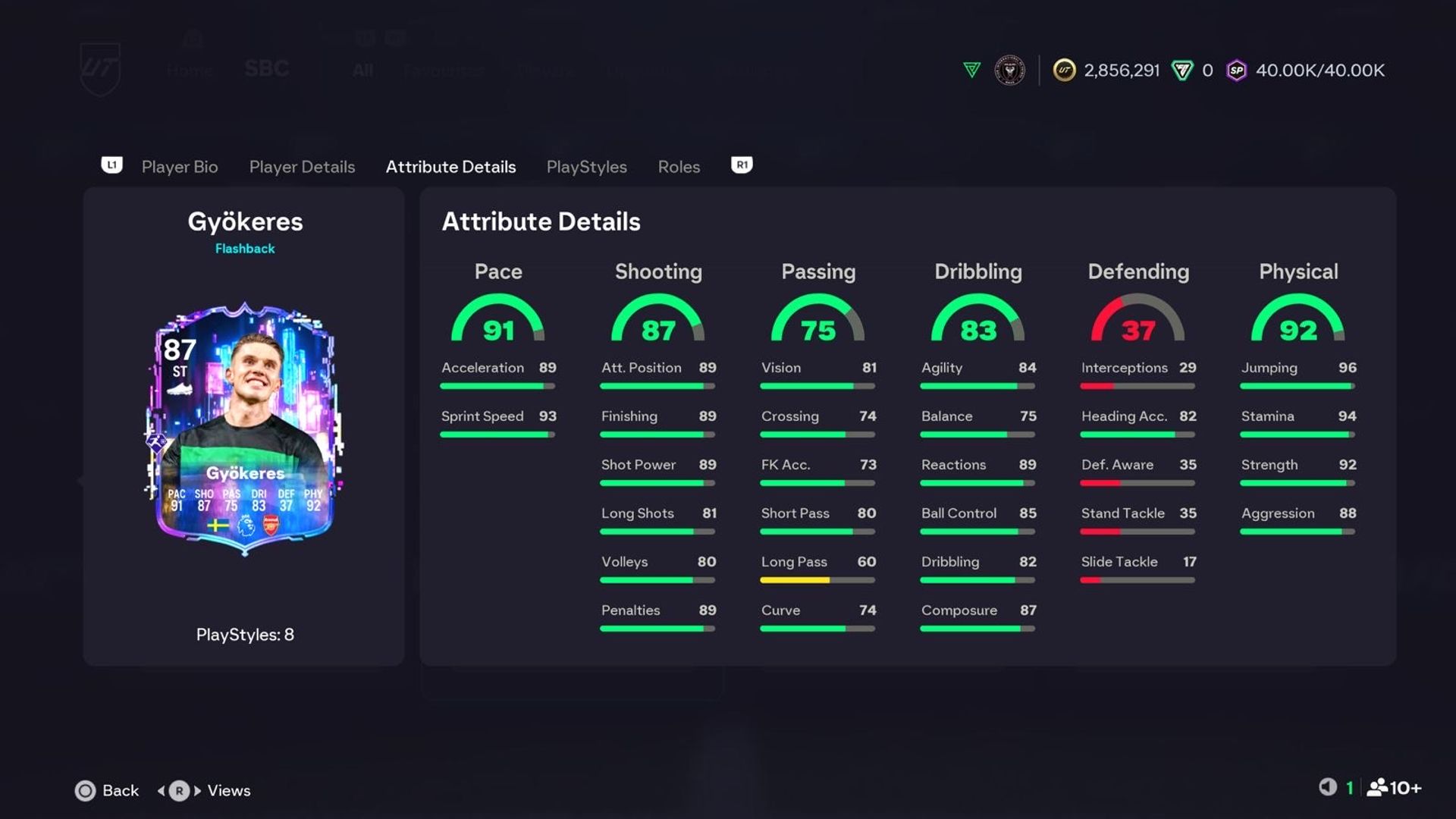Screen dimensions: 1456x819
Task: Select the purple SP points icon
Action: pyautogui.click(x=1236, y=71)
